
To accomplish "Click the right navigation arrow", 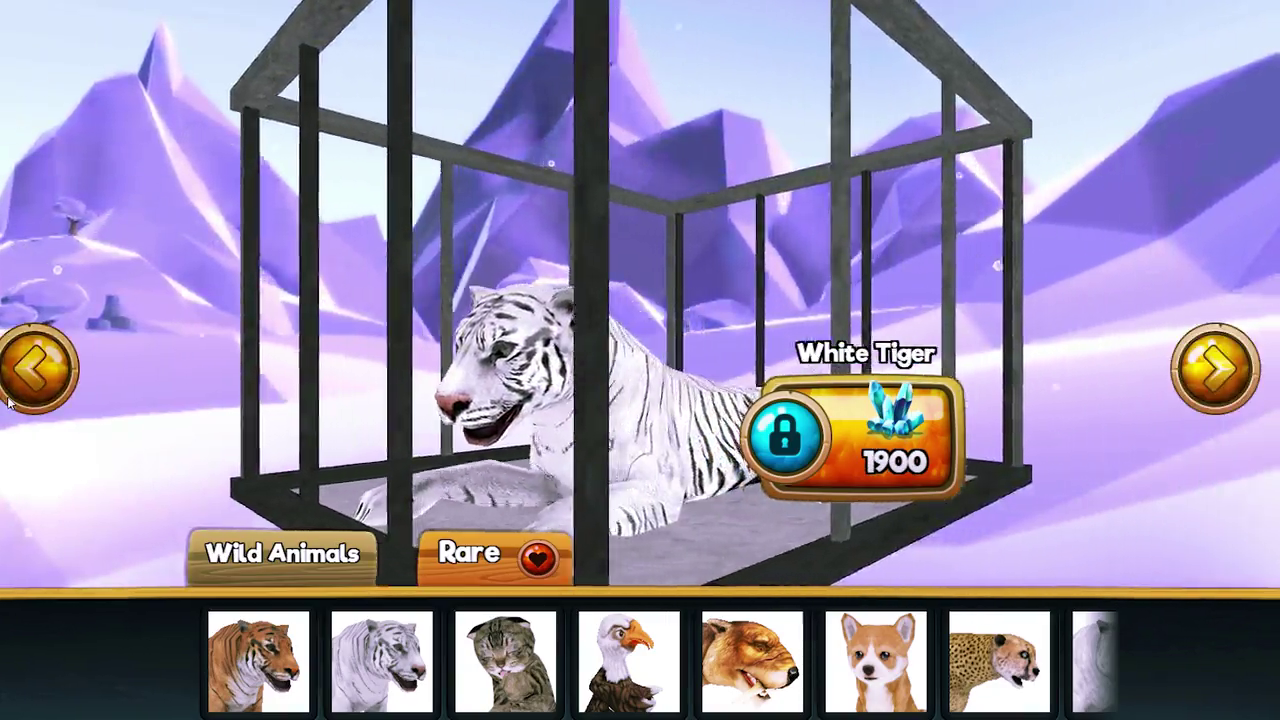I will [x=1215, y=368].
